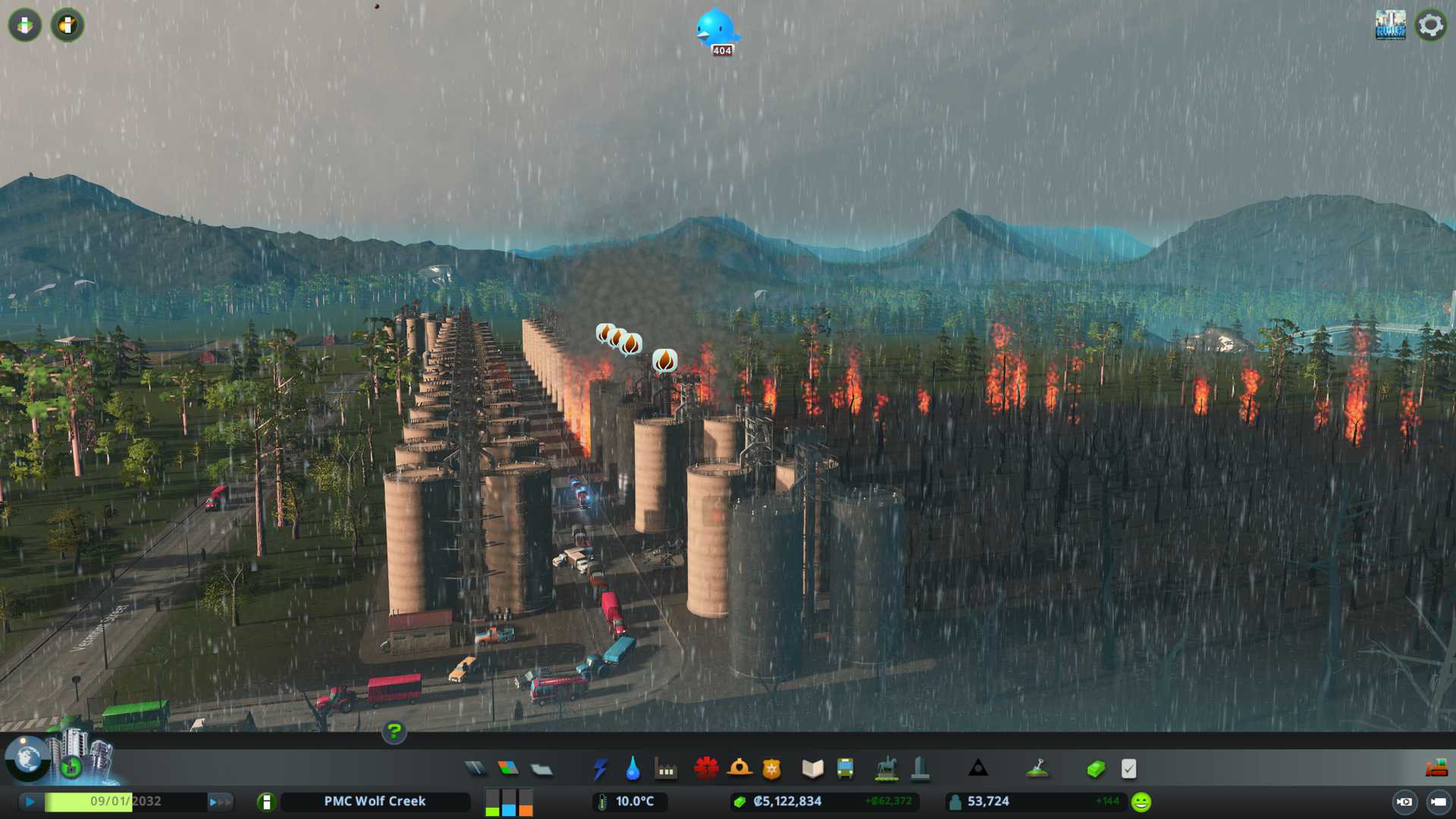The width and height of the screenshot is (1456, 819).
Task: Open the Districts menu
Action: coord(541,769)
